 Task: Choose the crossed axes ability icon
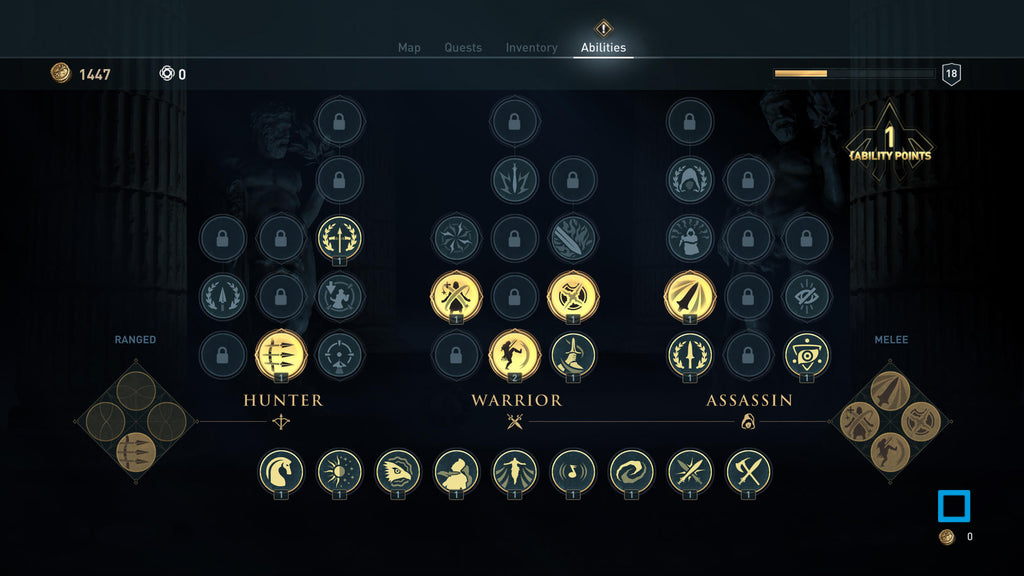[748, 470]
